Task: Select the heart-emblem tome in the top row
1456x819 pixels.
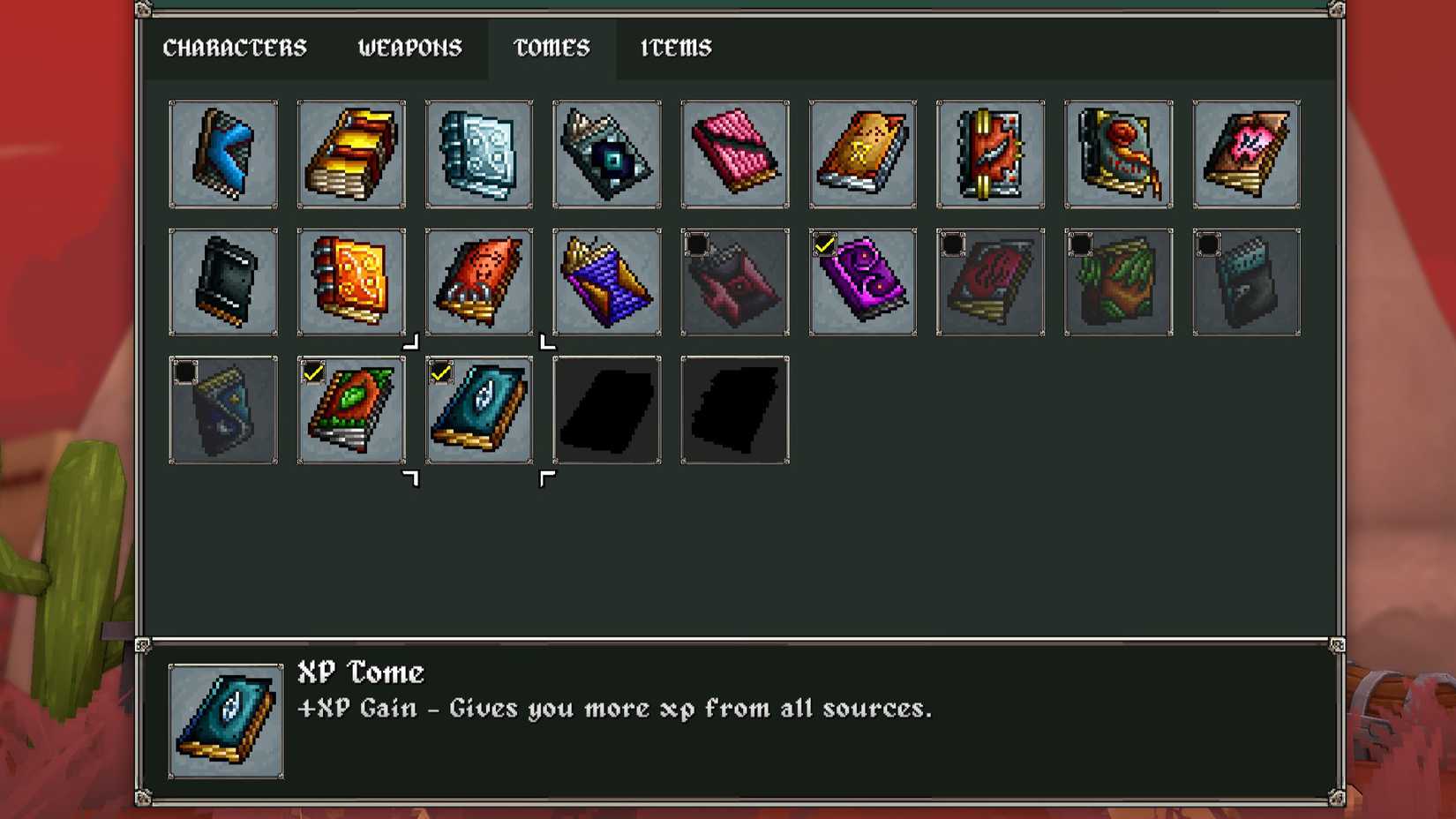Action: click(x=1246, y=154)
